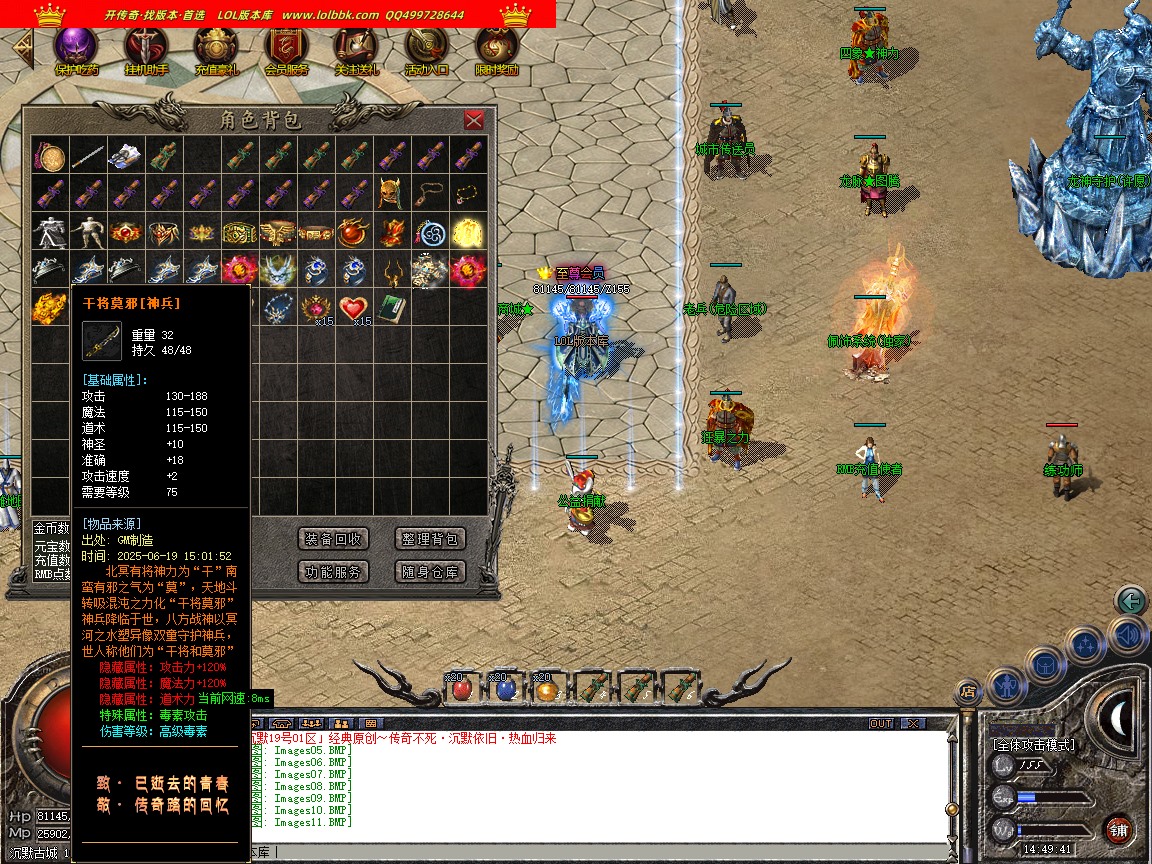Click the 整理背包 sort bag button
The height and width of the screenshot is (864, 1152).
(430, 539)
